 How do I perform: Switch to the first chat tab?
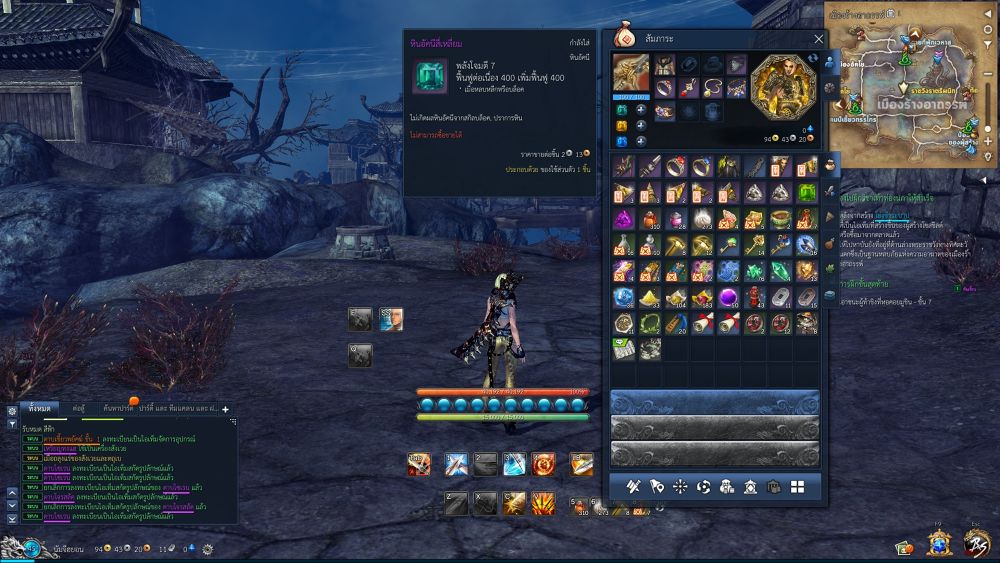[x=41, y=408]
